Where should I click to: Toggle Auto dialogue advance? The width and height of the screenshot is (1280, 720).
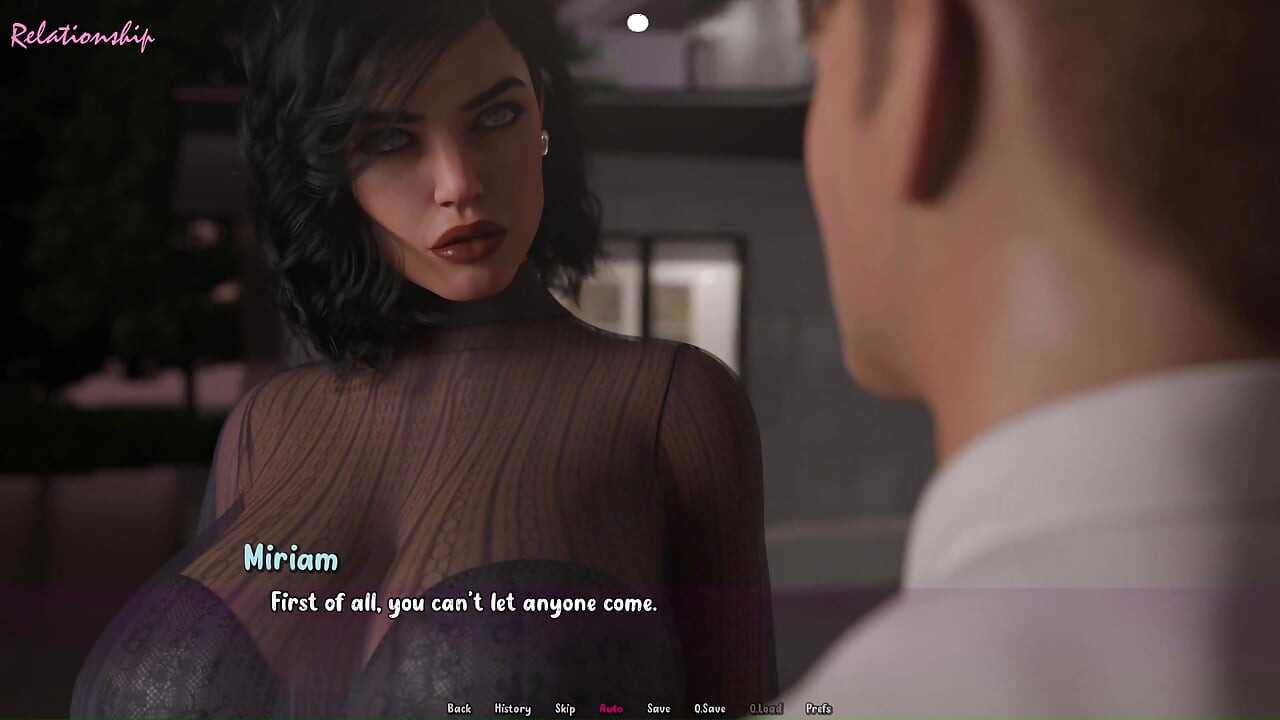click(611, 709)
